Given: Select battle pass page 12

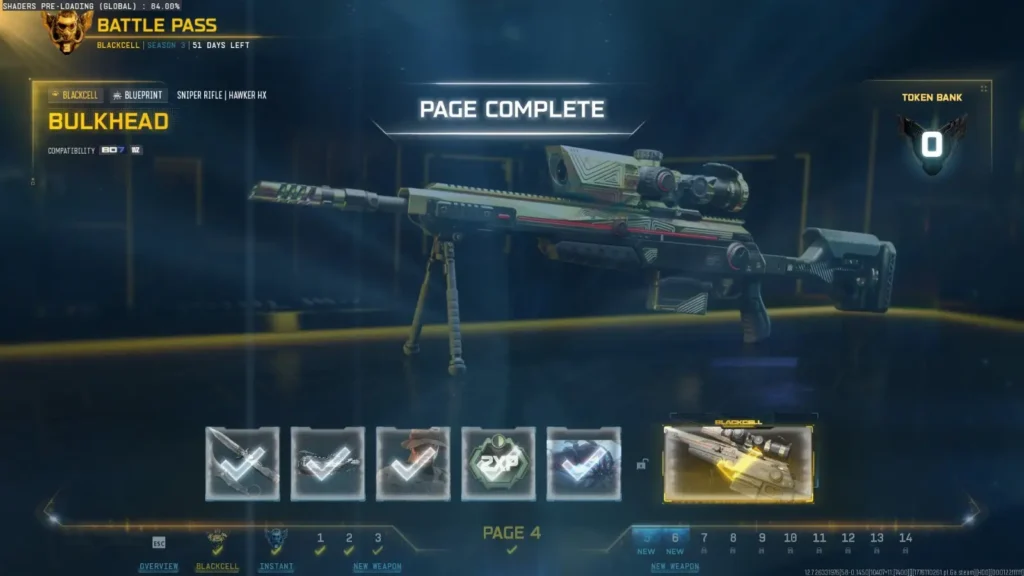Looking at the screenshot, I should pyautogui.click(x=848, y=542).
